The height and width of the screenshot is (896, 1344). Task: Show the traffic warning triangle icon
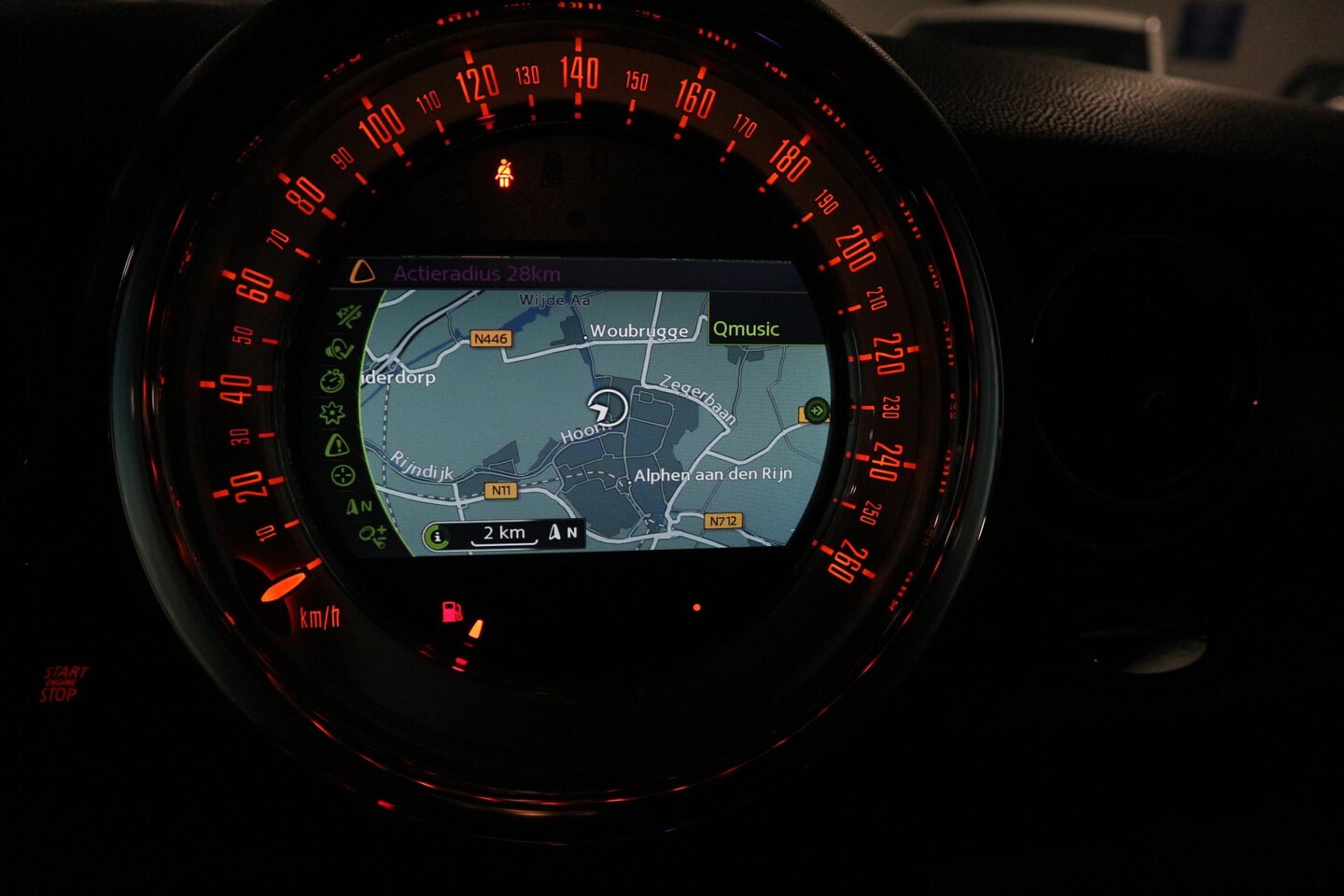(x=336, y=445)
